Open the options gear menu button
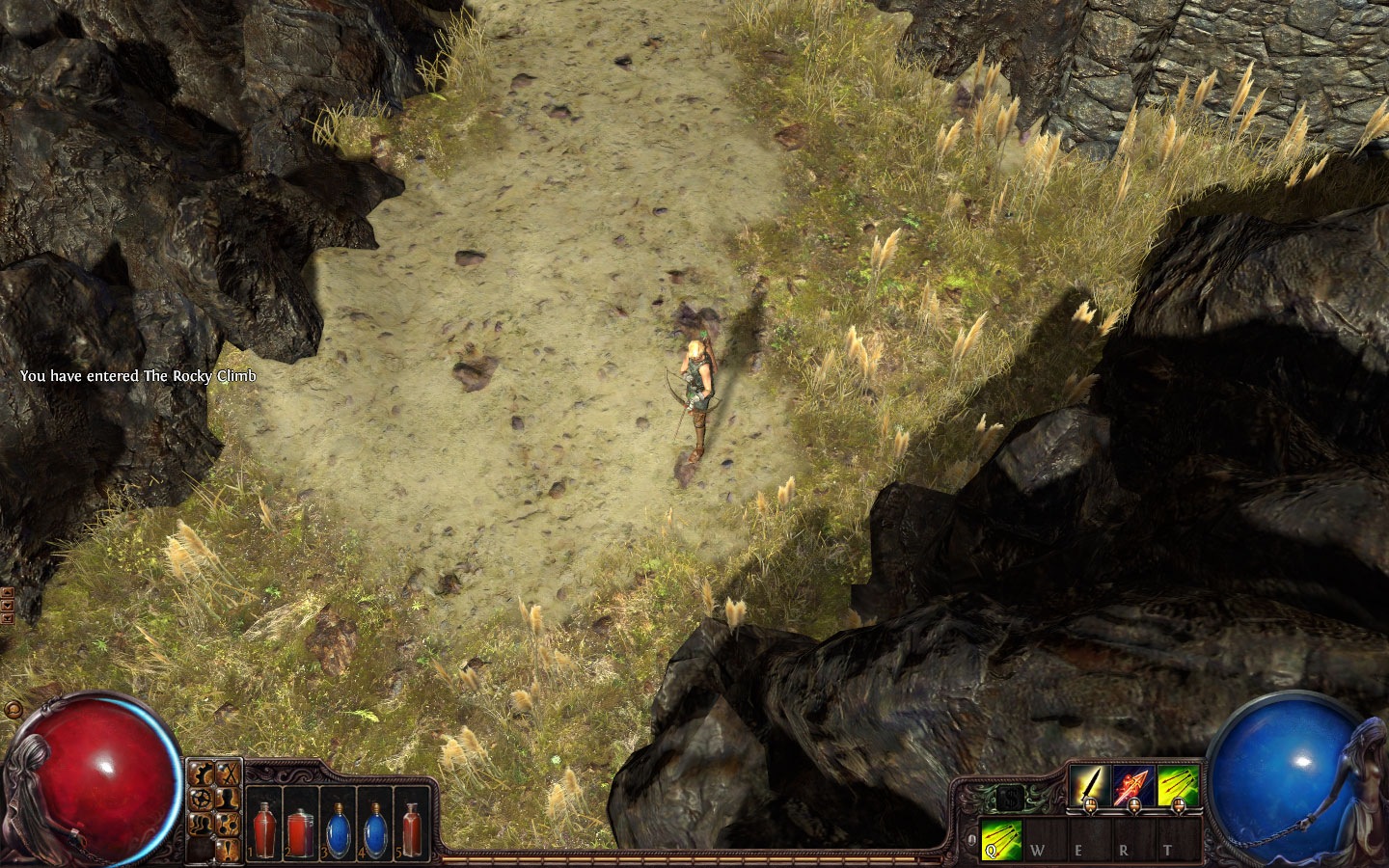The height and width of the screenshot is (868, 1389). click(x=203, y=773)
